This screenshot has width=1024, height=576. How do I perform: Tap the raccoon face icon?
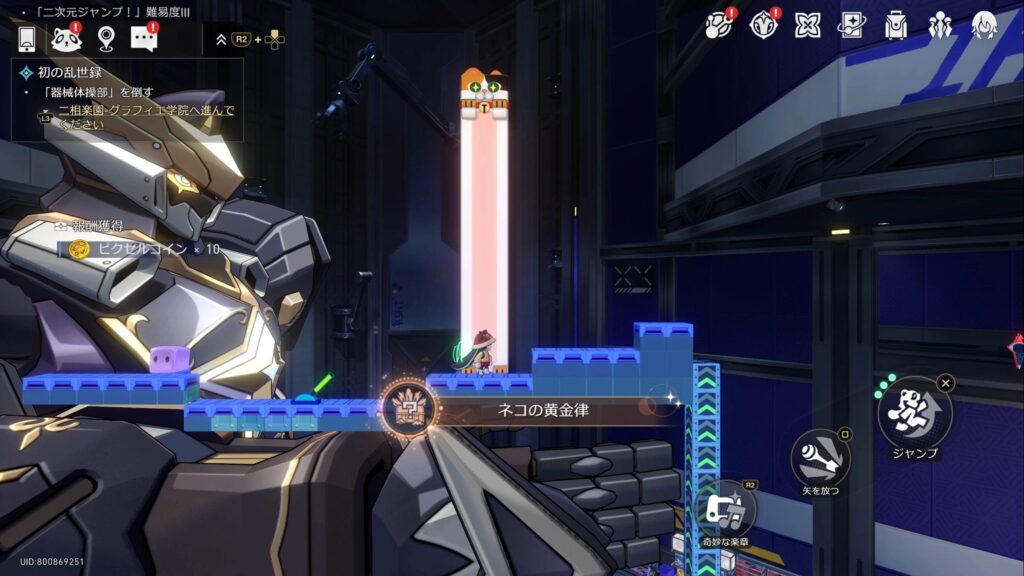click(66, 39)
